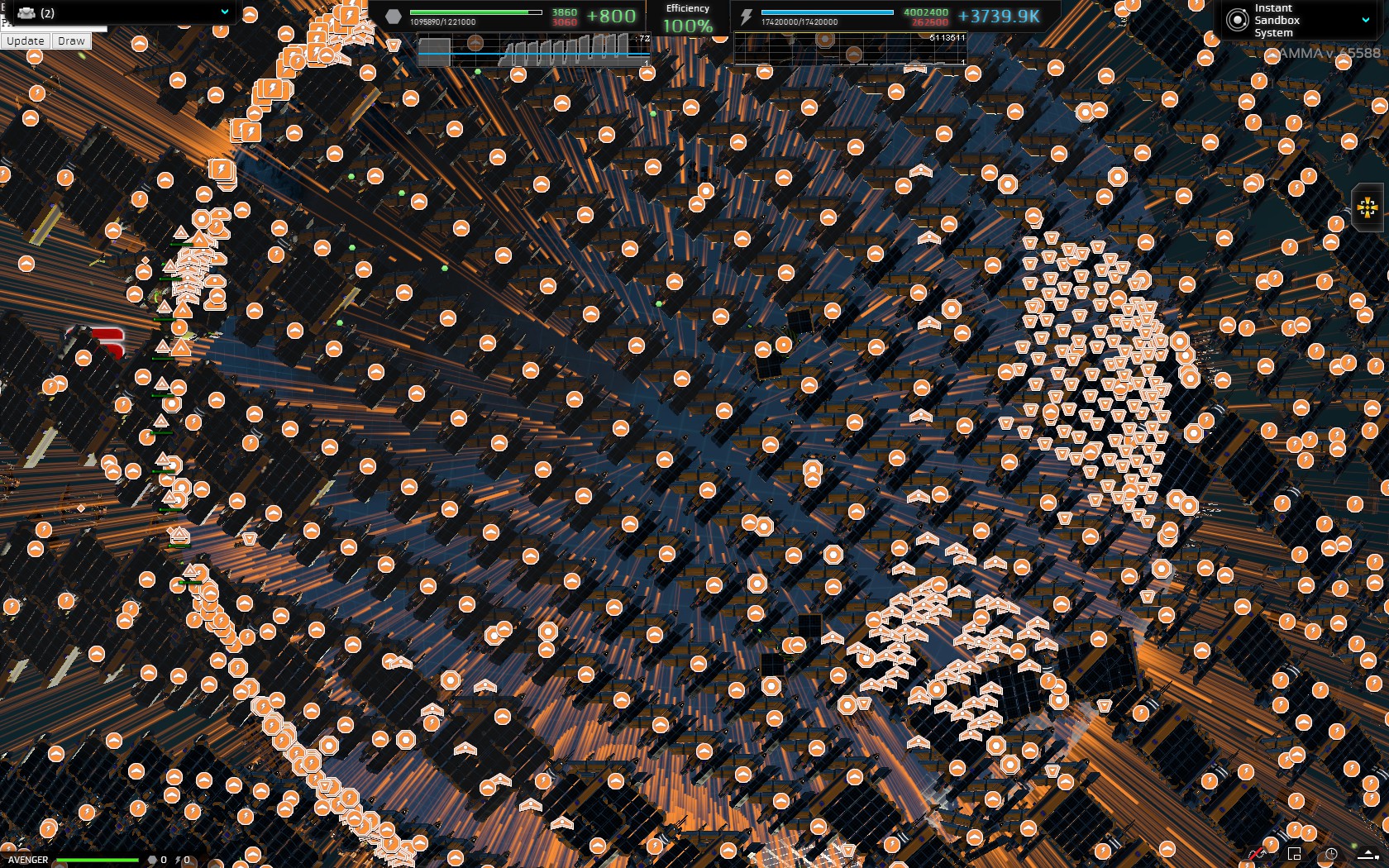The width and height of the screenshot is (1389, 868).
Task: Expand the players list dropdown
Action: click(224, 12)
